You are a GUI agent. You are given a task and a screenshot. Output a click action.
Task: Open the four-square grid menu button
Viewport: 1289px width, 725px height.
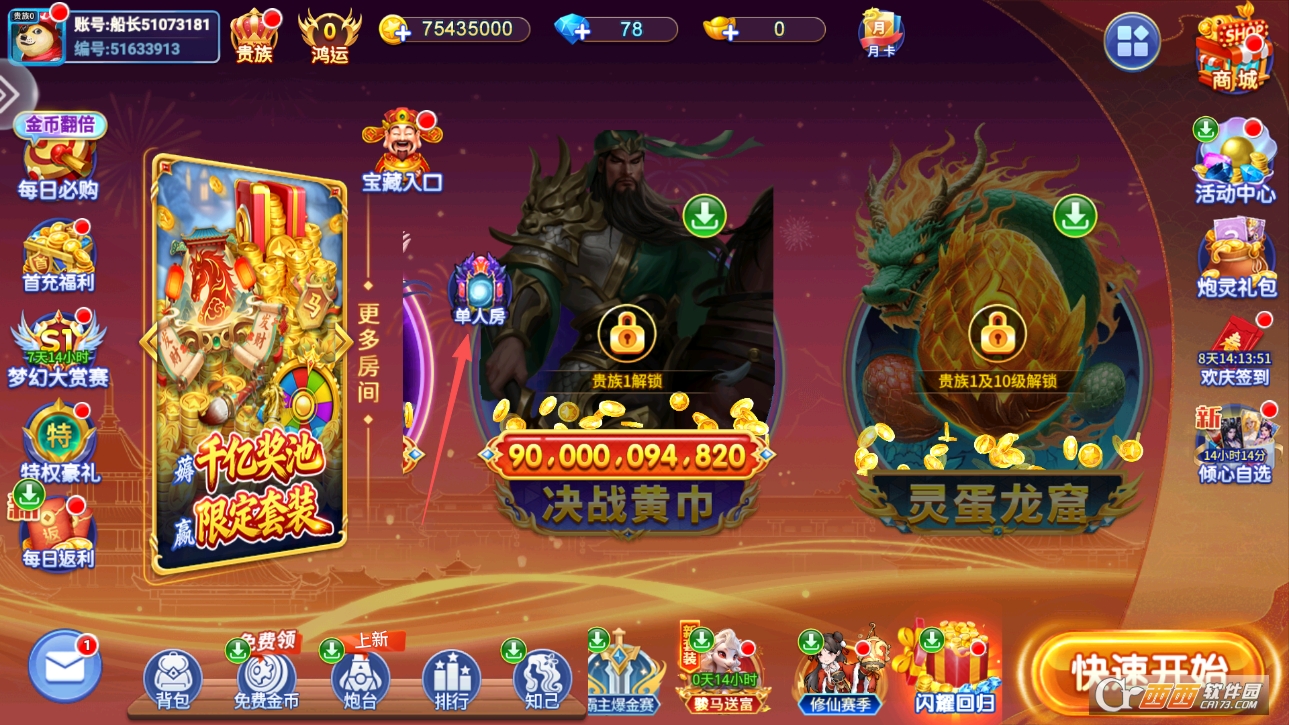click(x=1132, y=42)
